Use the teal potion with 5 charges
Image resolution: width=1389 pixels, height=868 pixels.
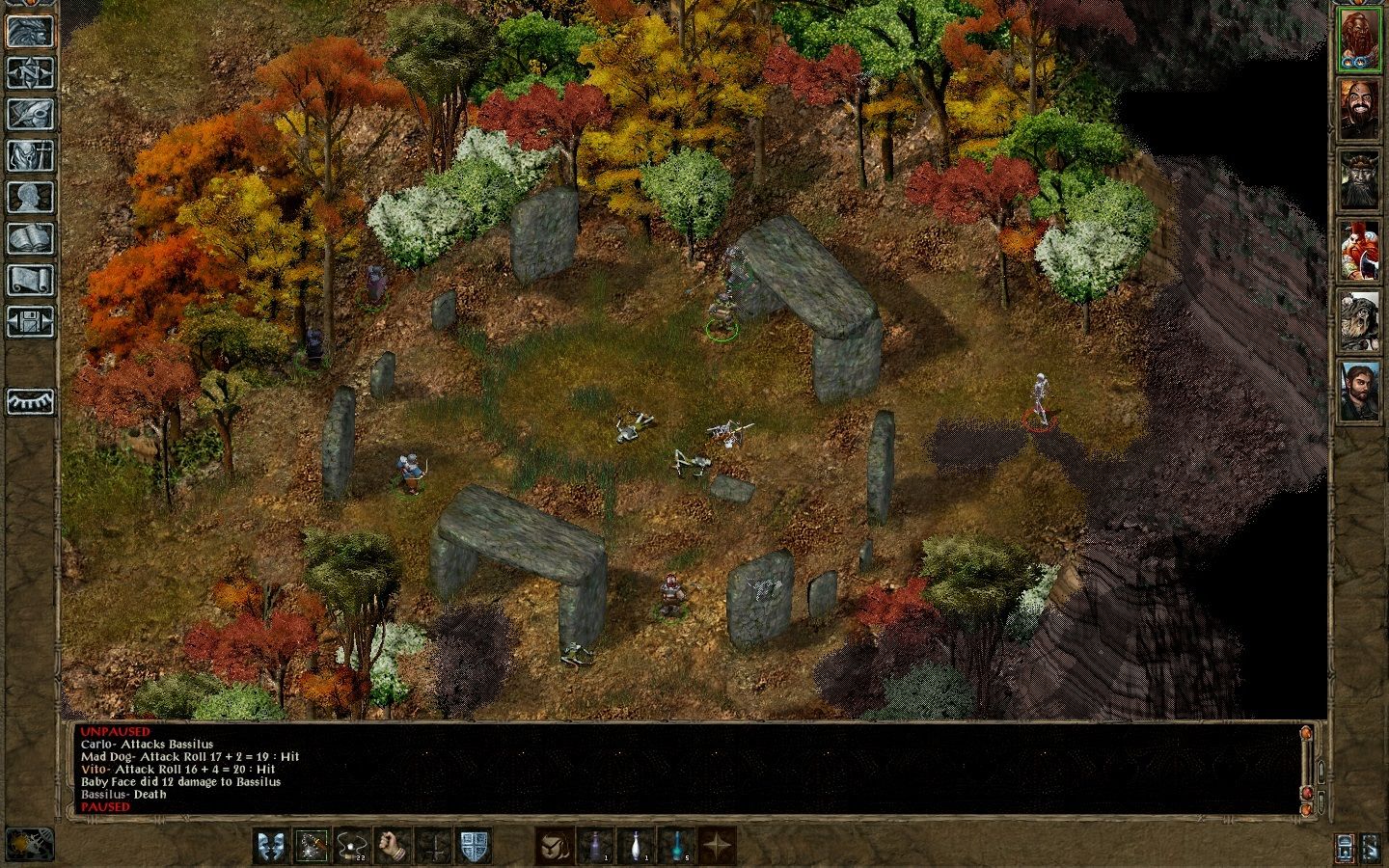click(x=677, y=845)
